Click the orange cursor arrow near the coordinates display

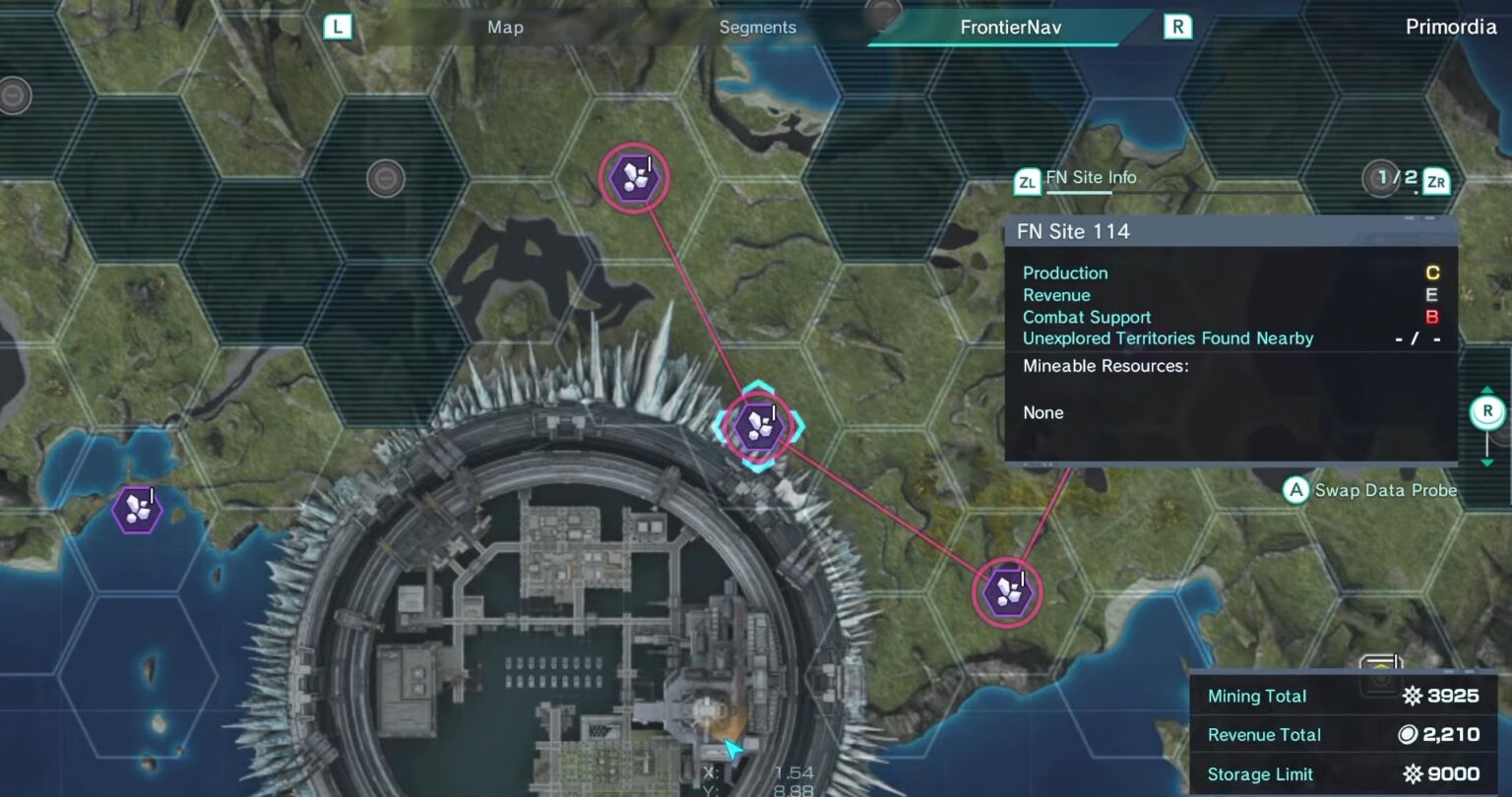732,750
